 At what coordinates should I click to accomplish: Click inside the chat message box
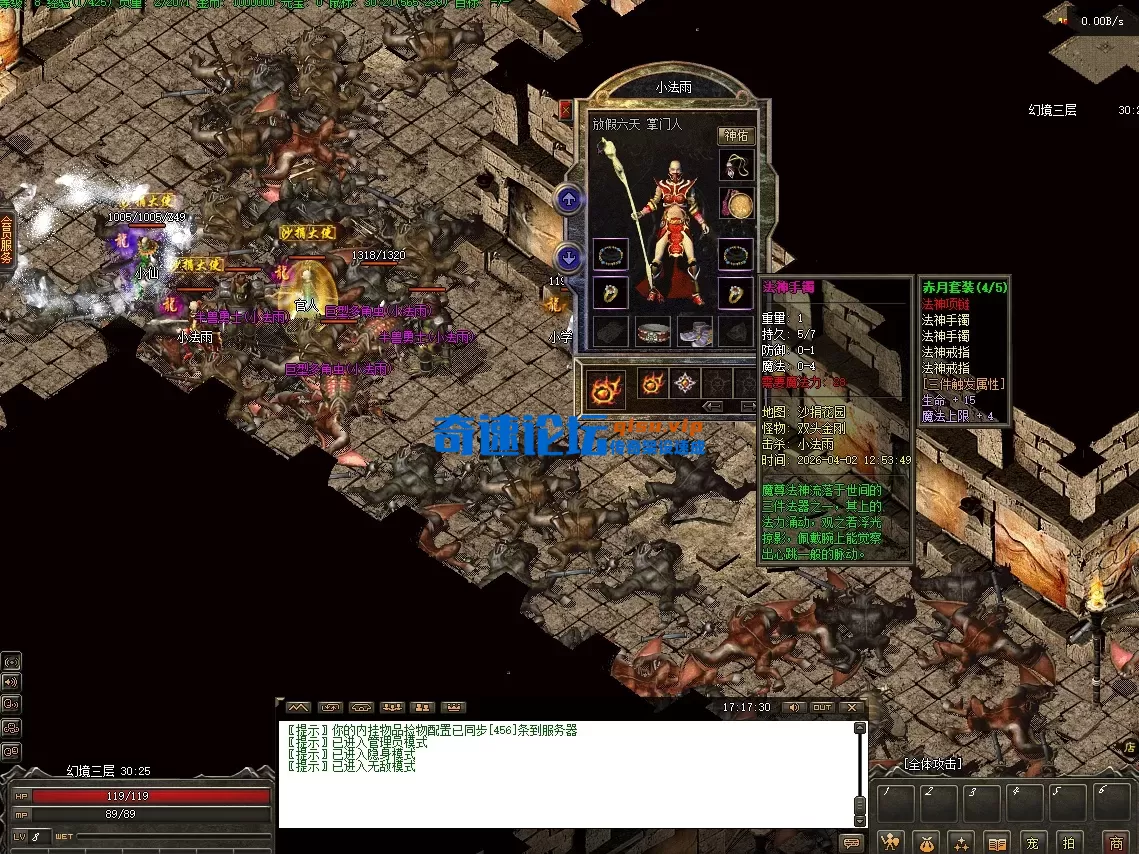[x=565, y=775]
